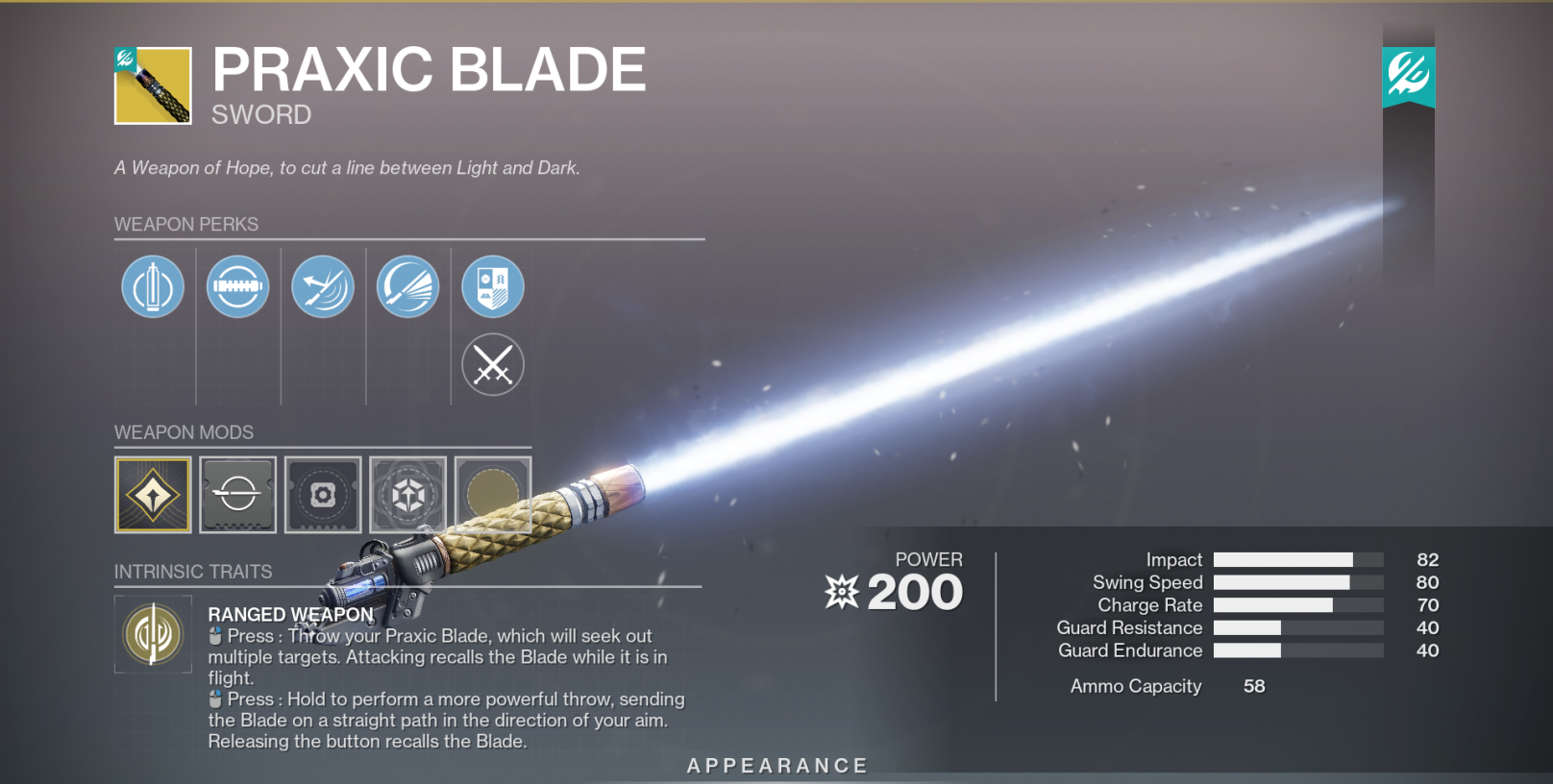Open the highlighted first Weapon Mods slot
This screenshot has height=784, width=1553.
tap(153, 494)
